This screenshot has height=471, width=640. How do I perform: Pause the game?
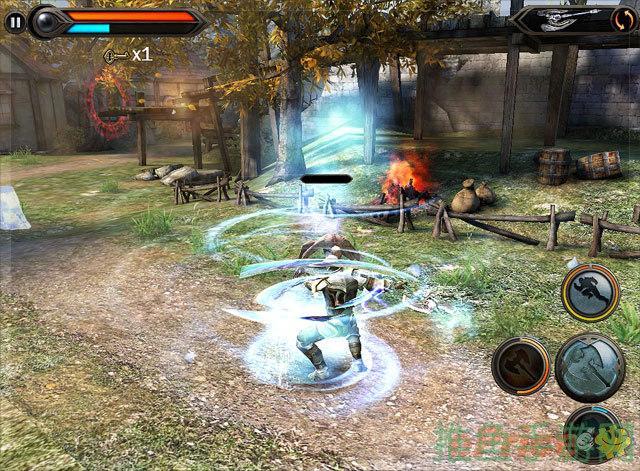13,19
